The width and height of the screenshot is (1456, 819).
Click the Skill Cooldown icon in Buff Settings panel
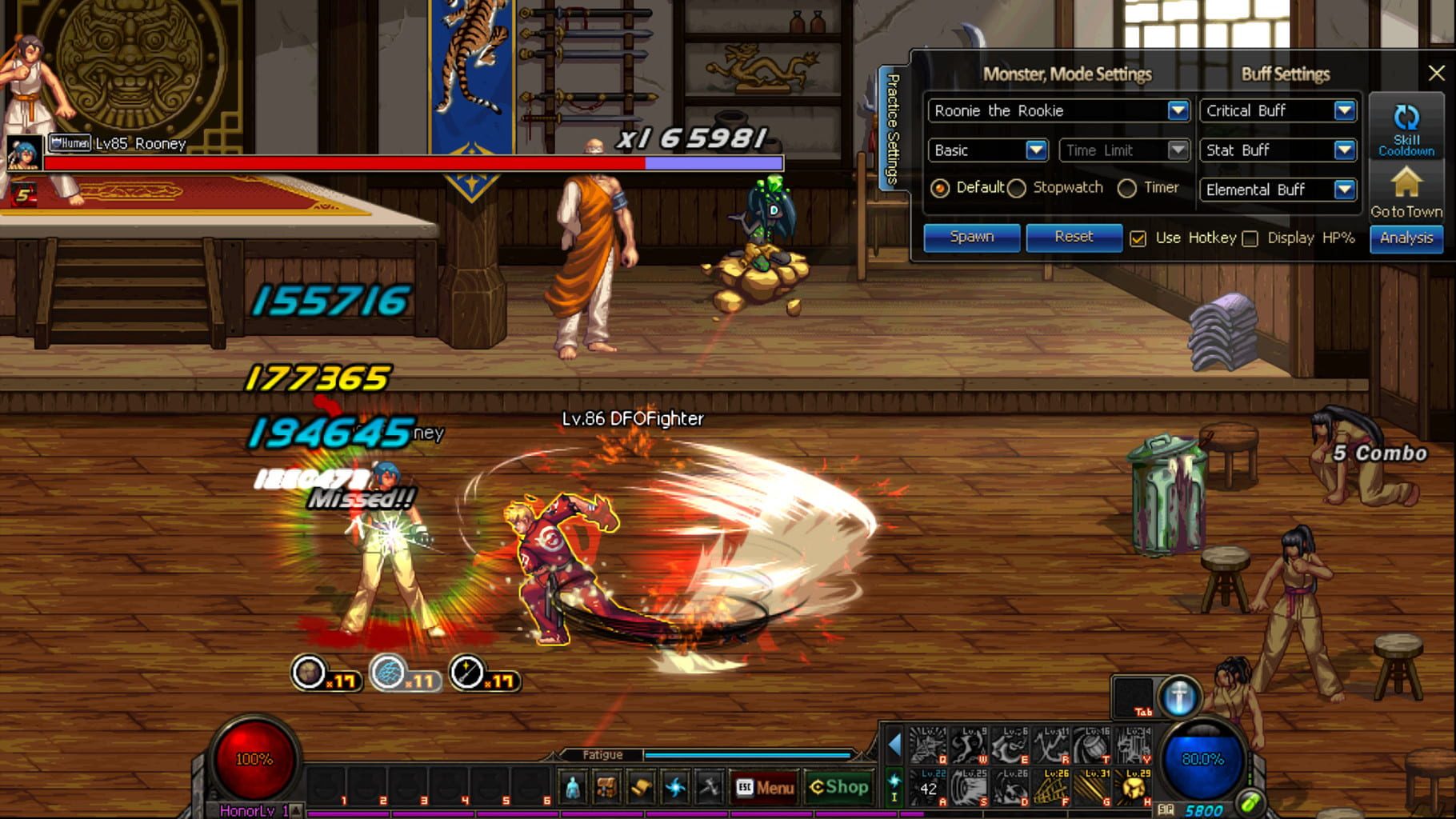coord(1406,128)
